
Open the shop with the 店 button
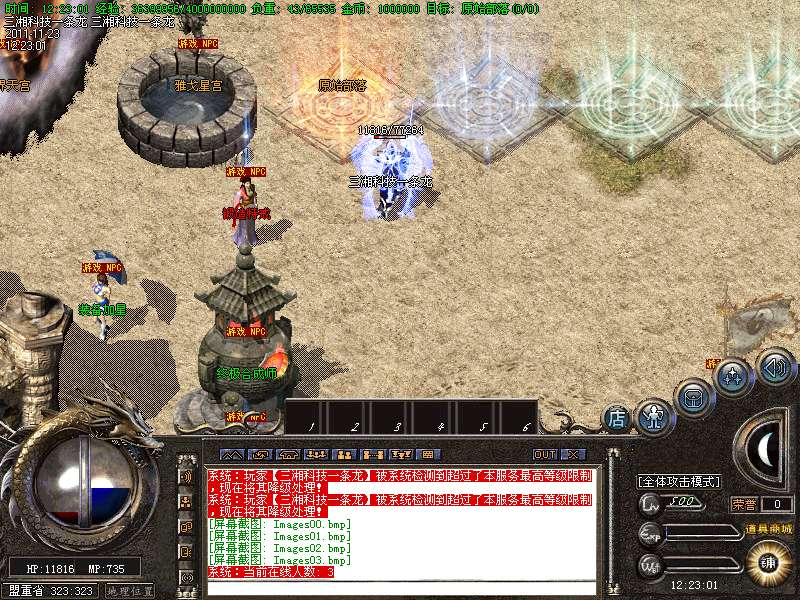616,418
